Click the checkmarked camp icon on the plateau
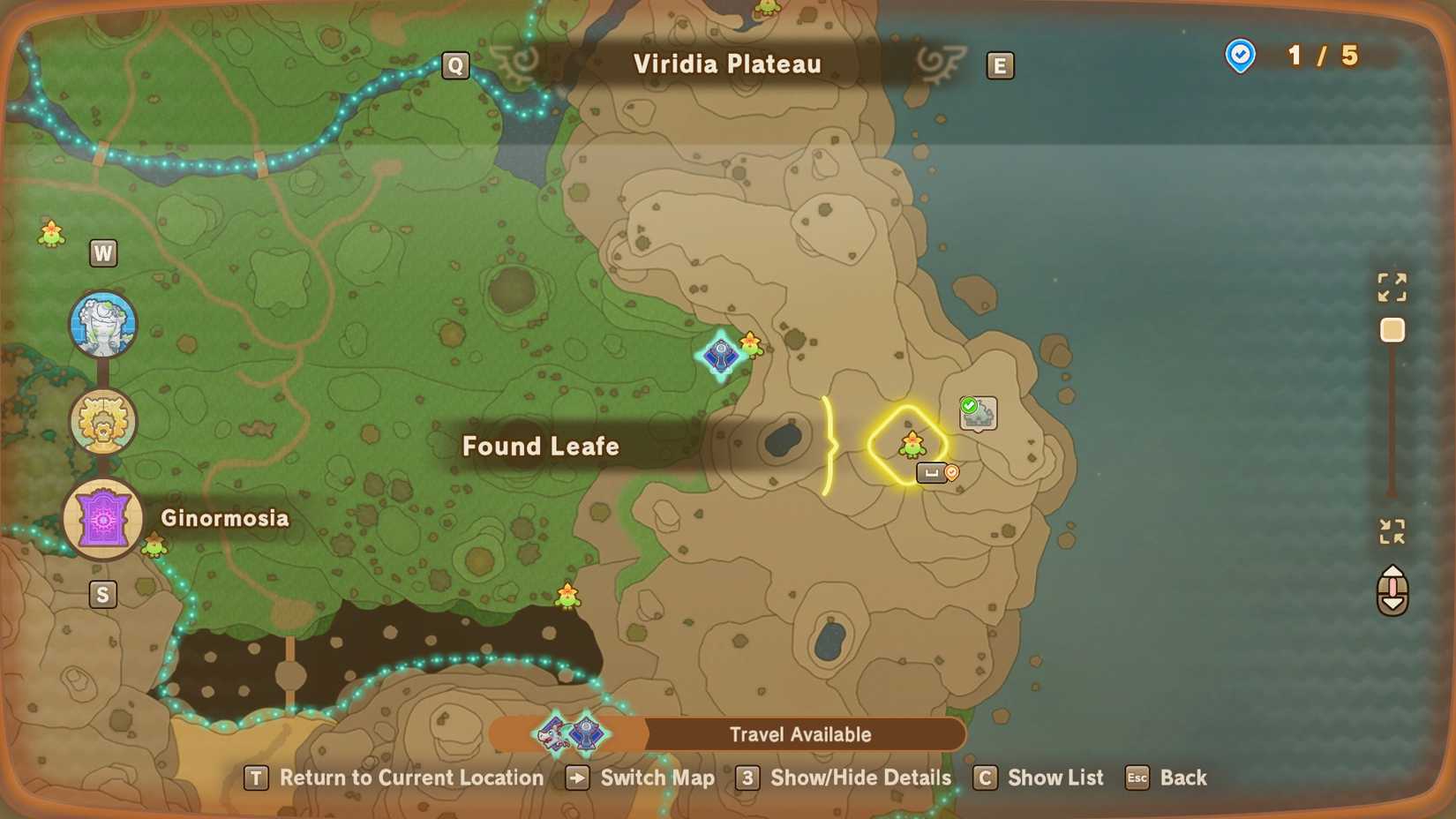Viewport: 1456px width, 819px height. pyautogui.click(x=979, y=417)
